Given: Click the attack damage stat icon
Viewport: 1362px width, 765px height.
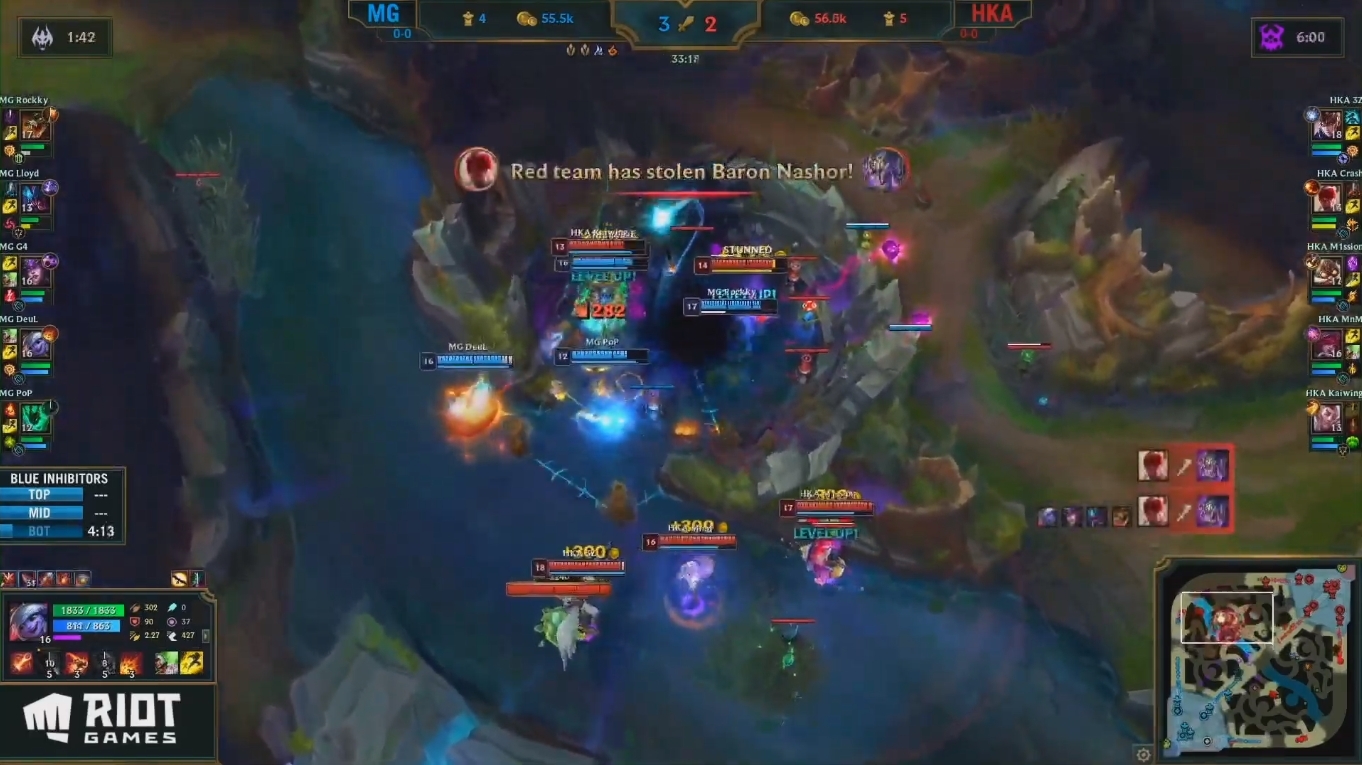Looking at the screenshot, I should point(135,608).
